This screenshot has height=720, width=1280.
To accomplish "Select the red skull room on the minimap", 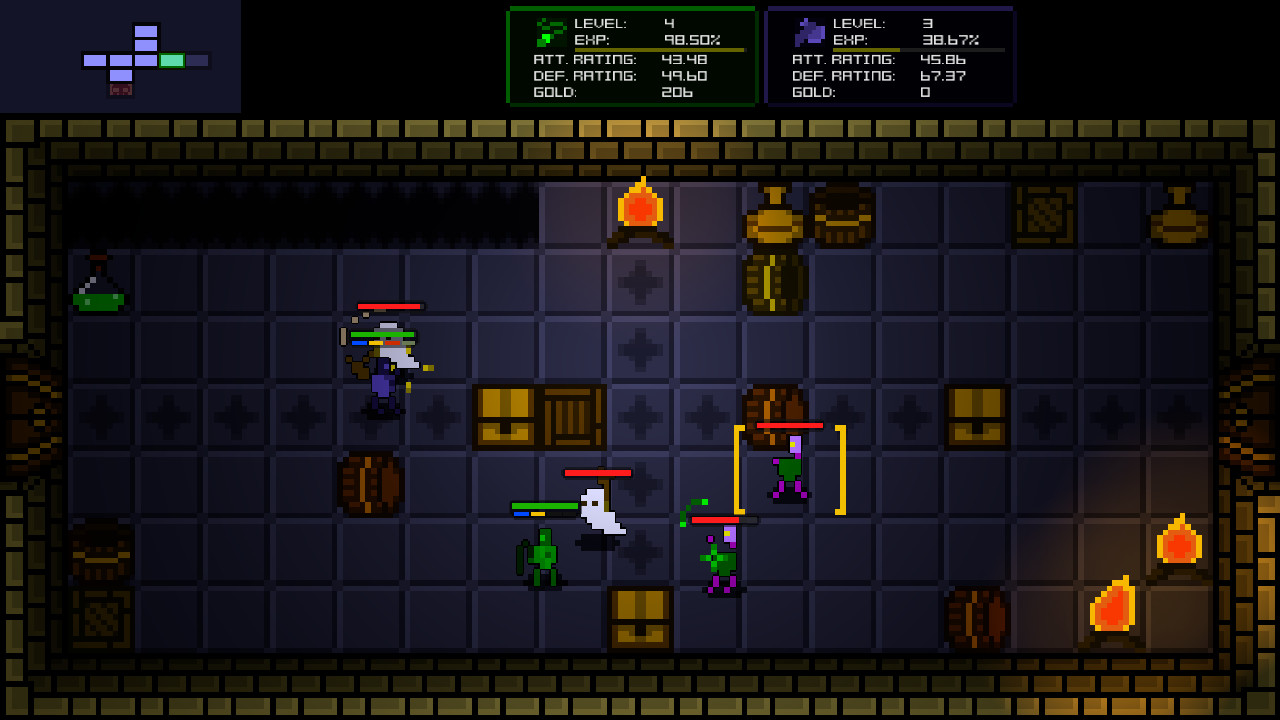I will coord(118,88).
